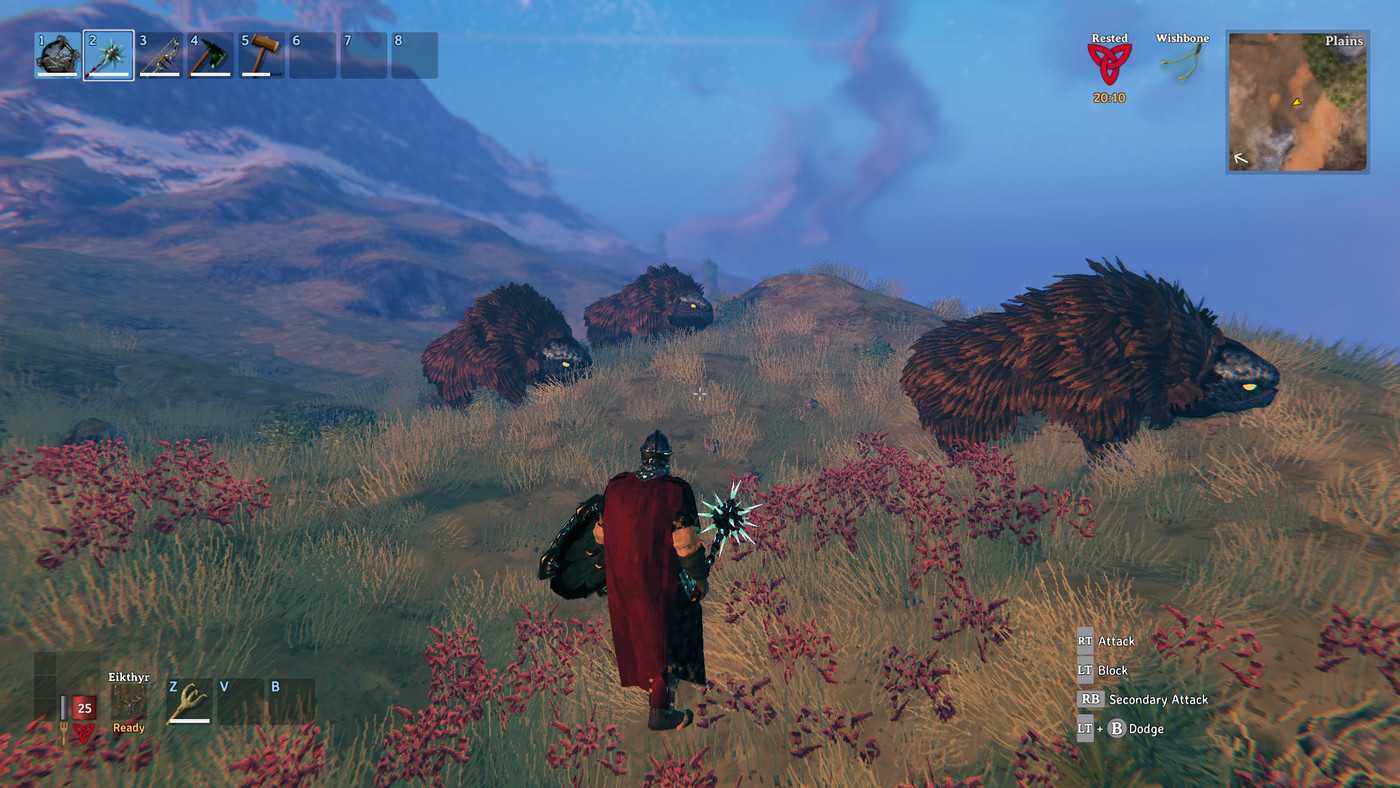Image resolution: width=1400 pixels, height=788 pixels.
Task: Choose the pickaxe in hotbar slot 4
Action: coord(211,56)
